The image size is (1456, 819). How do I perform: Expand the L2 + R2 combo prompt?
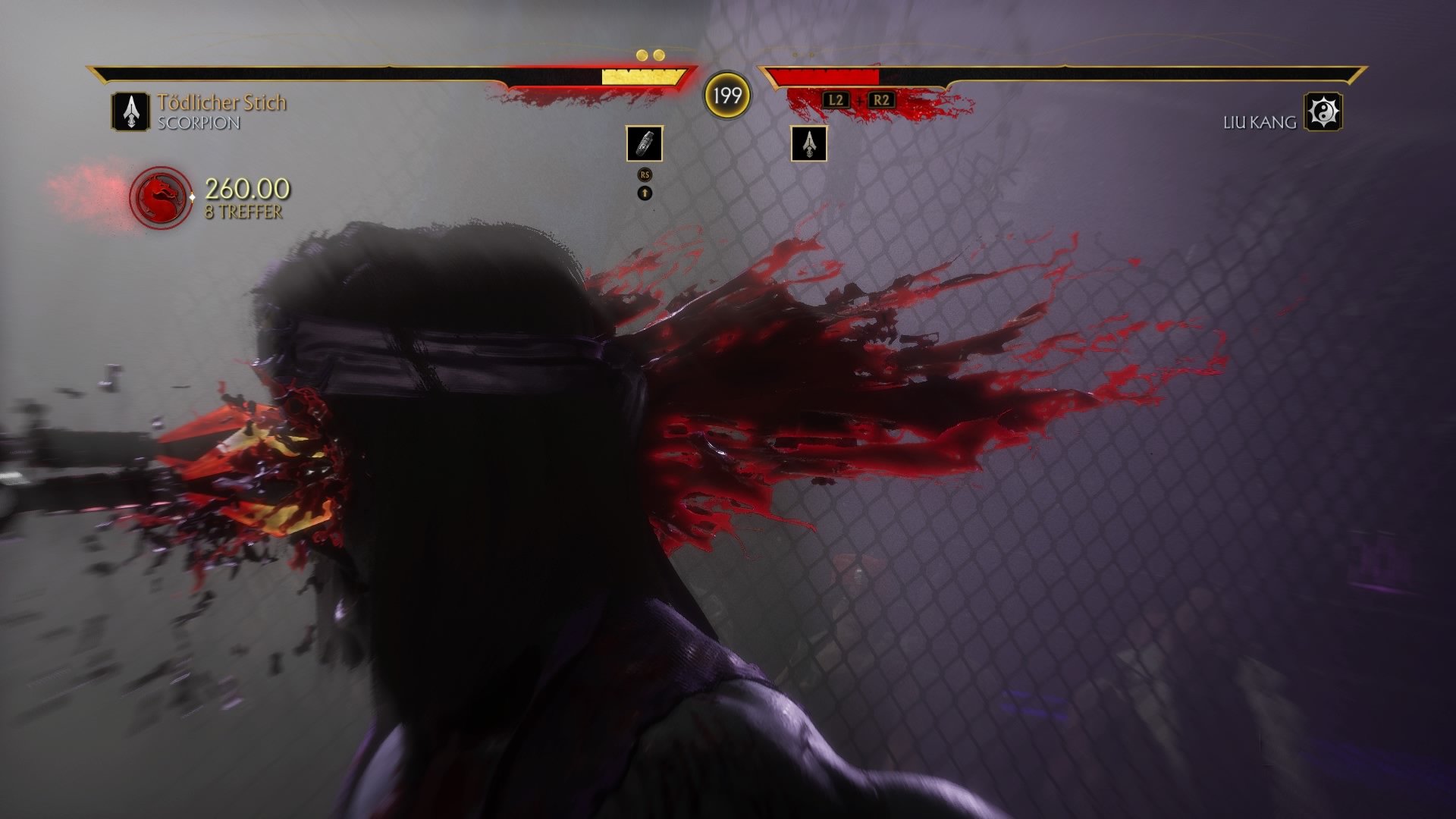pos(858,98)
